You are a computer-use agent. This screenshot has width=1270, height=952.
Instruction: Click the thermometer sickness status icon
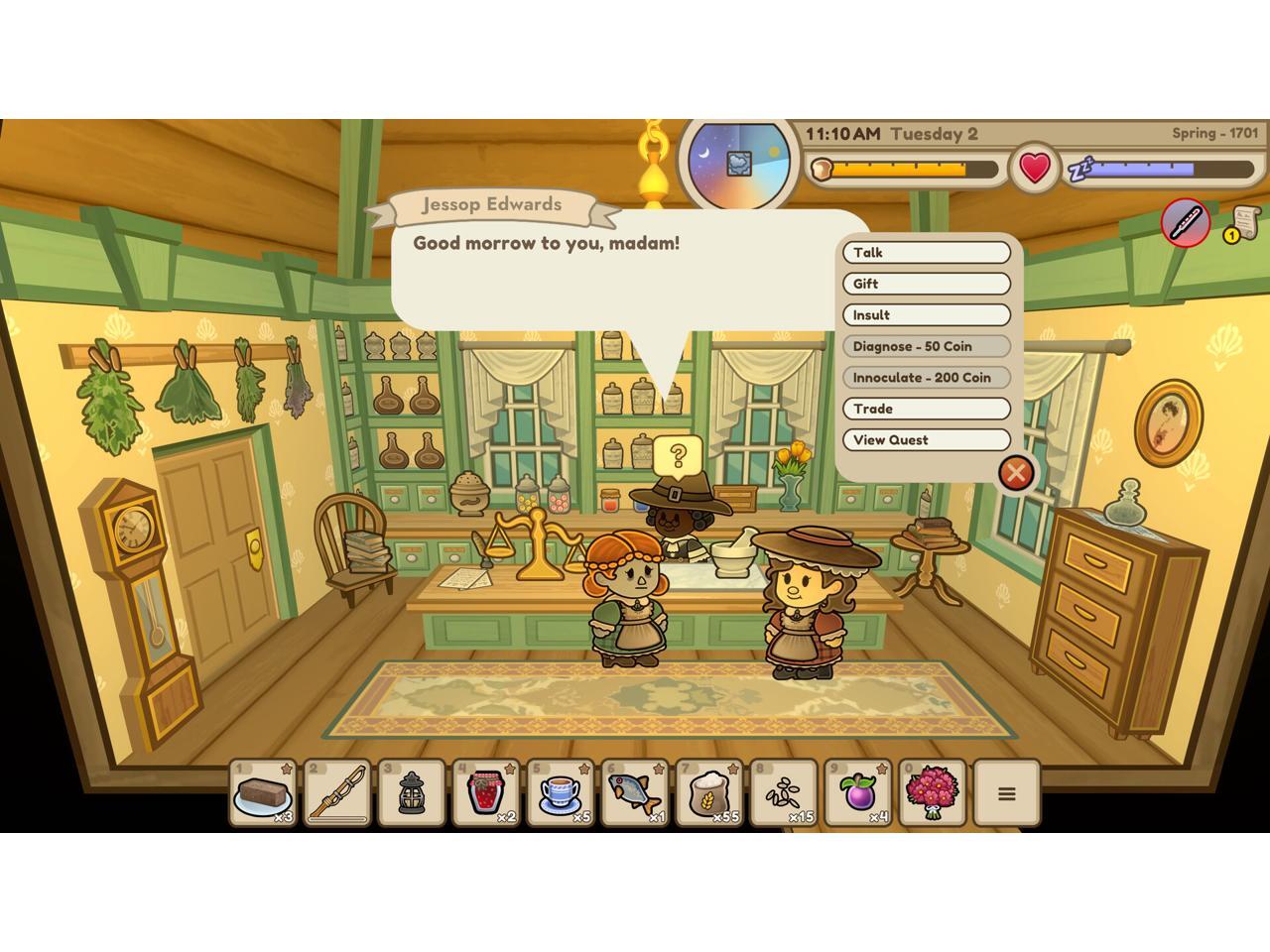1186,222
